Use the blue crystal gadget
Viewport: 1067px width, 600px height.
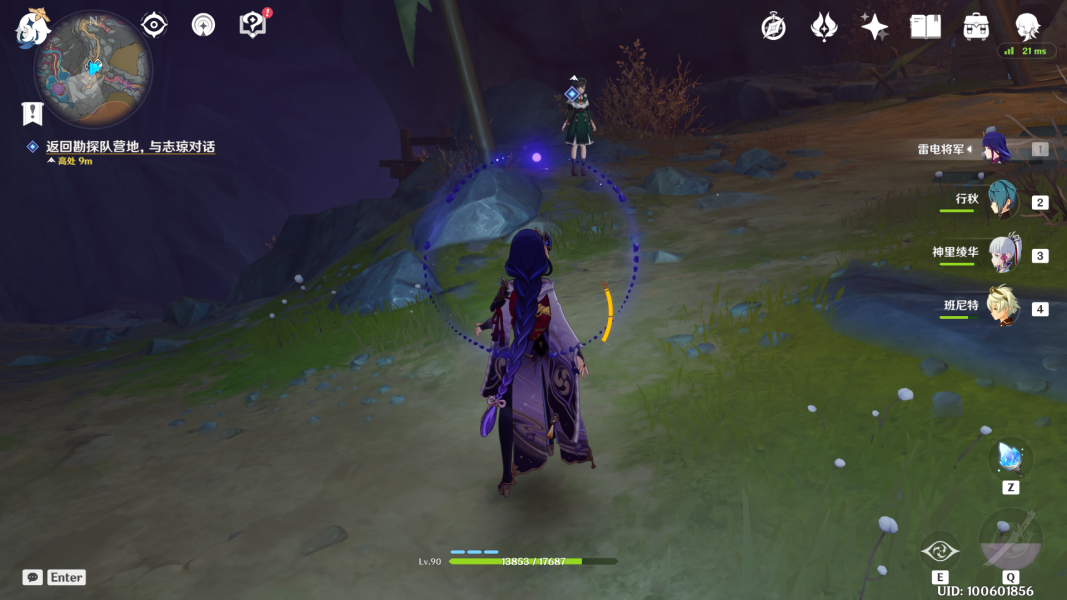[1010, 459]
